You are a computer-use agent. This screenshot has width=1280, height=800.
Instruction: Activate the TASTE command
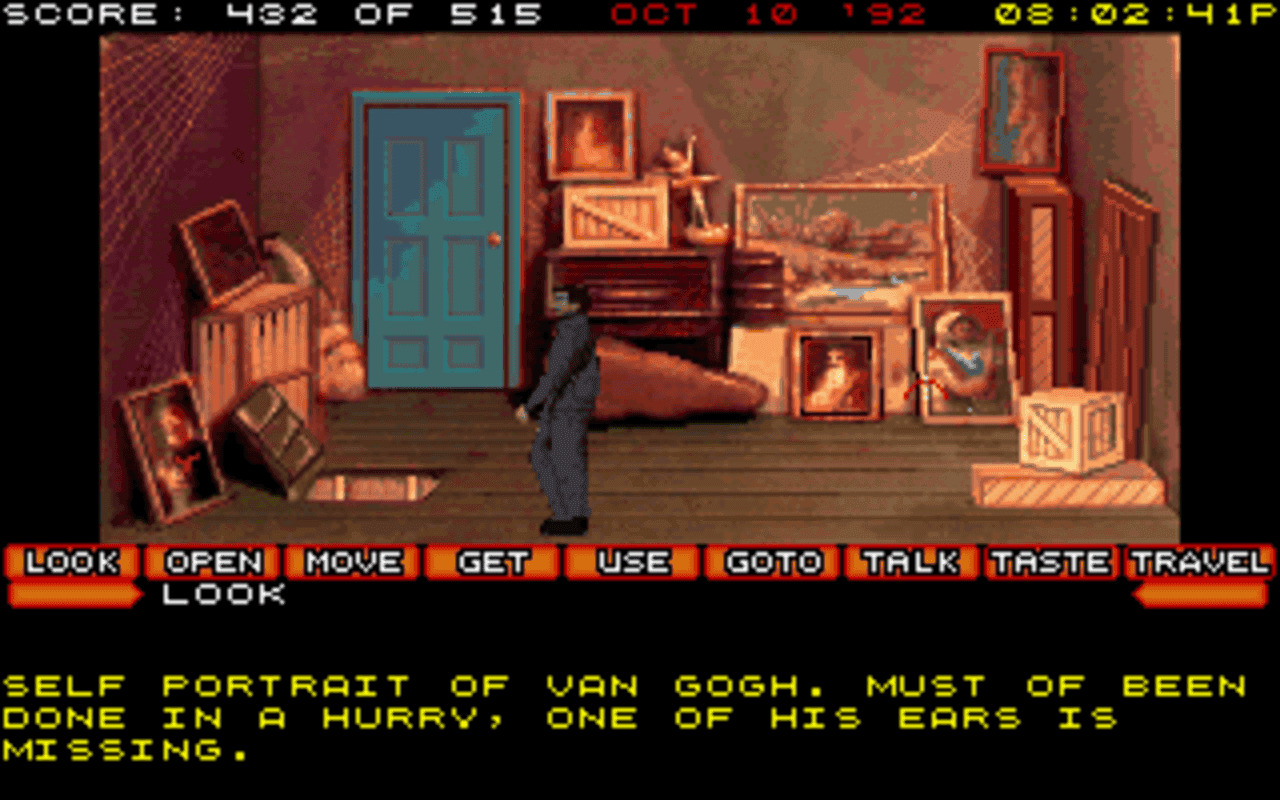(x=1049, y=563)
